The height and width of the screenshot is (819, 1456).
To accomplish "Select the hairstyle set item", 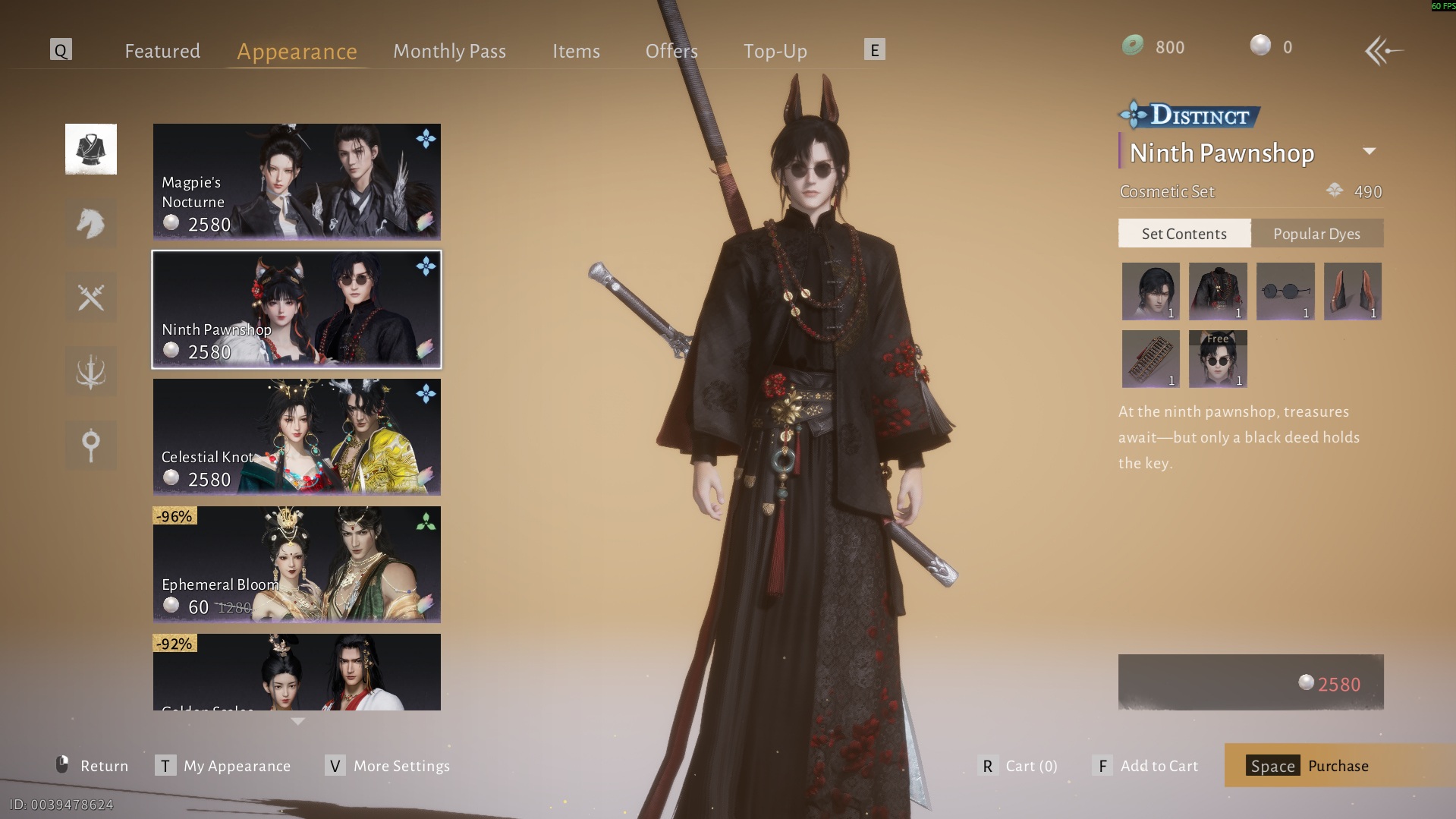I will [x=1150, y=291].
